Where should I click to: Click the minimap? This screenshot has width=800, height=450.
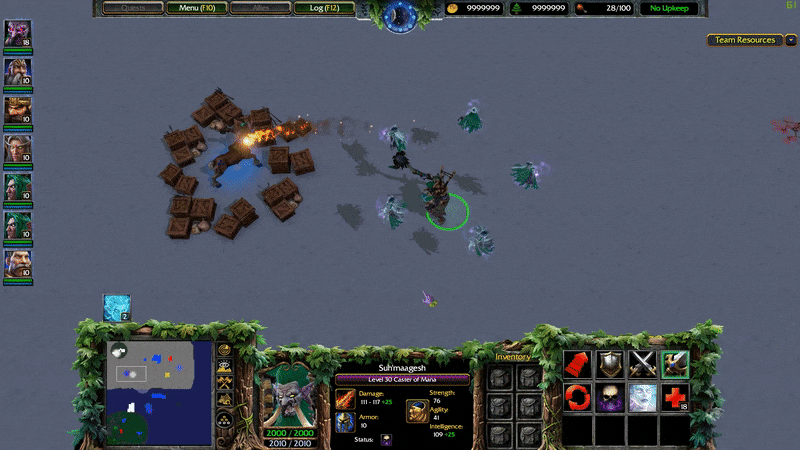coord(159,392)
